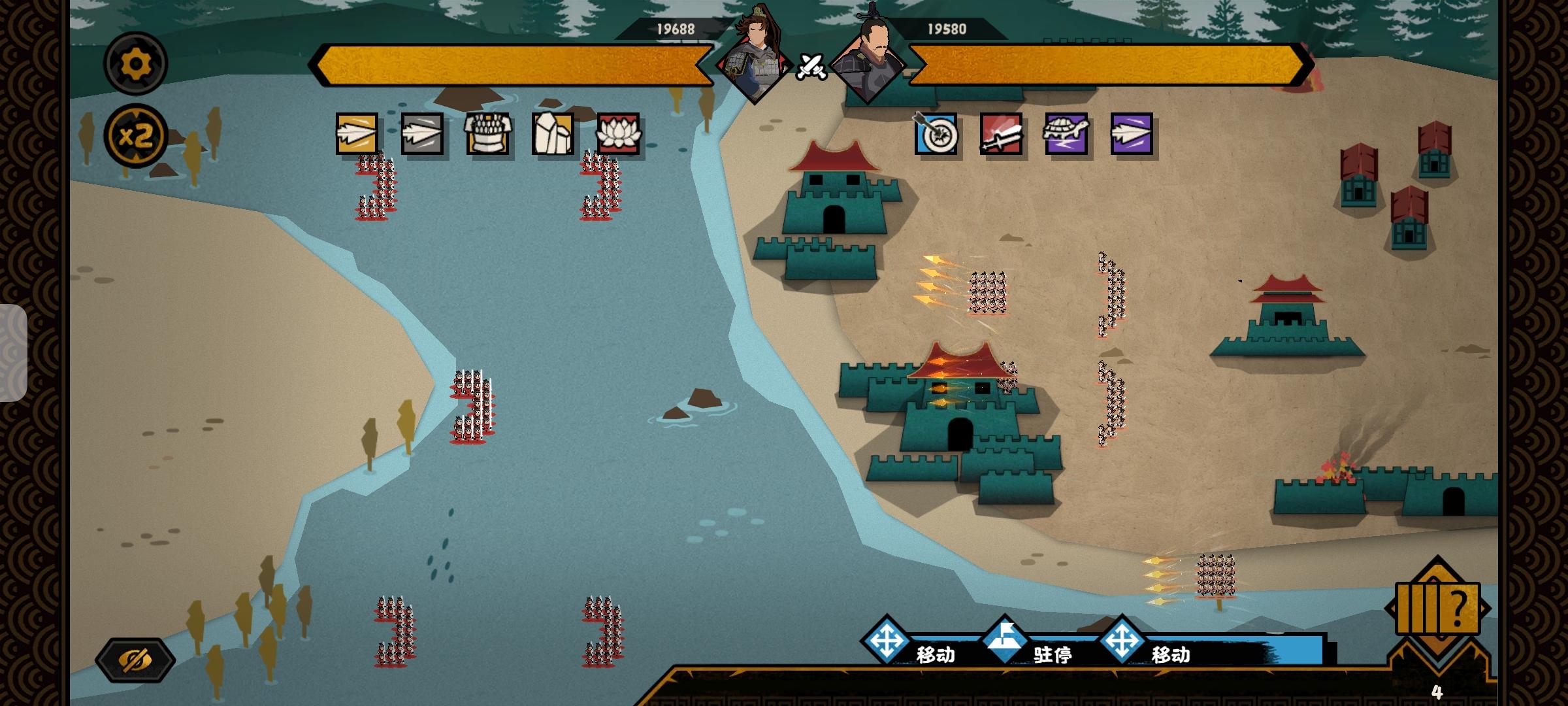View the enemy purple arrow skill icon
This screenshot has width=1568, height=706.
(x=1132, y=134)
